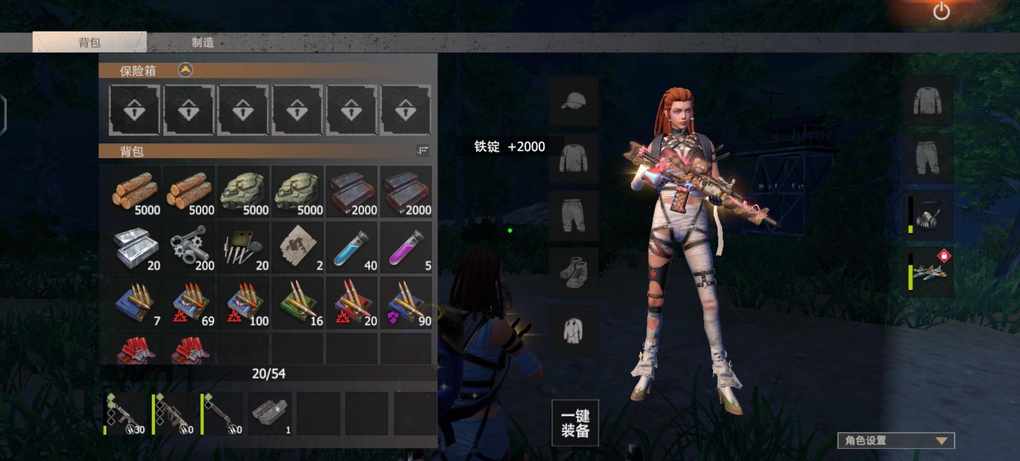Tap the 一键装备 one-click equip button

(x=574, y=423)
